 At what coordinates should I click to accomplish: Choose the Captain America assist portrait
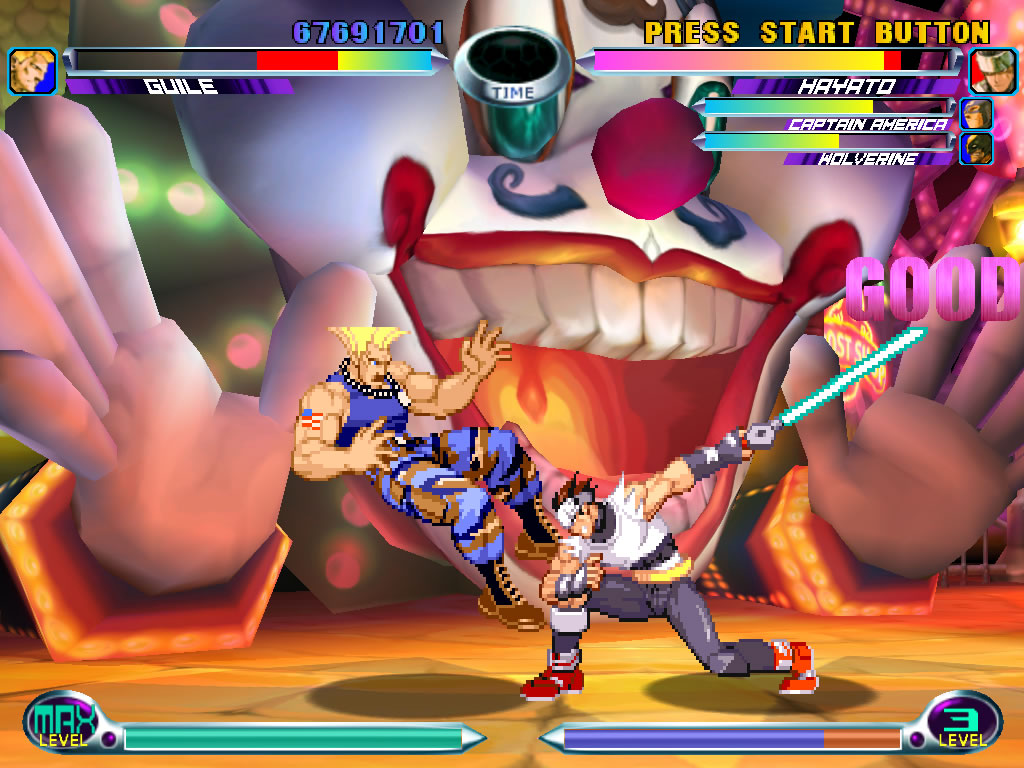coord(977,114)
